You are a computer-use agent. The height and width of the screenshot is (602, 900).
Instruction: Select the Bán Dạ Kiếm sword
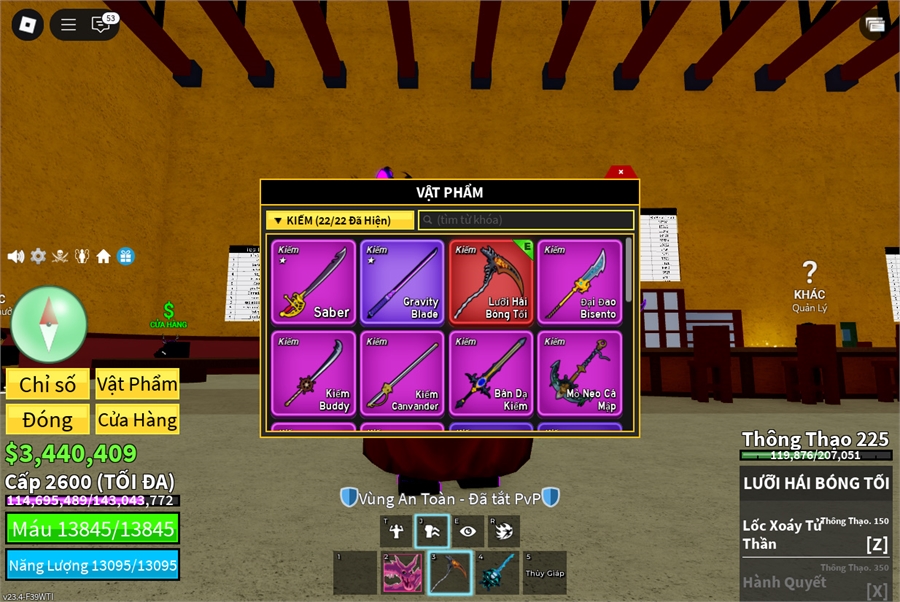(491, 373)
